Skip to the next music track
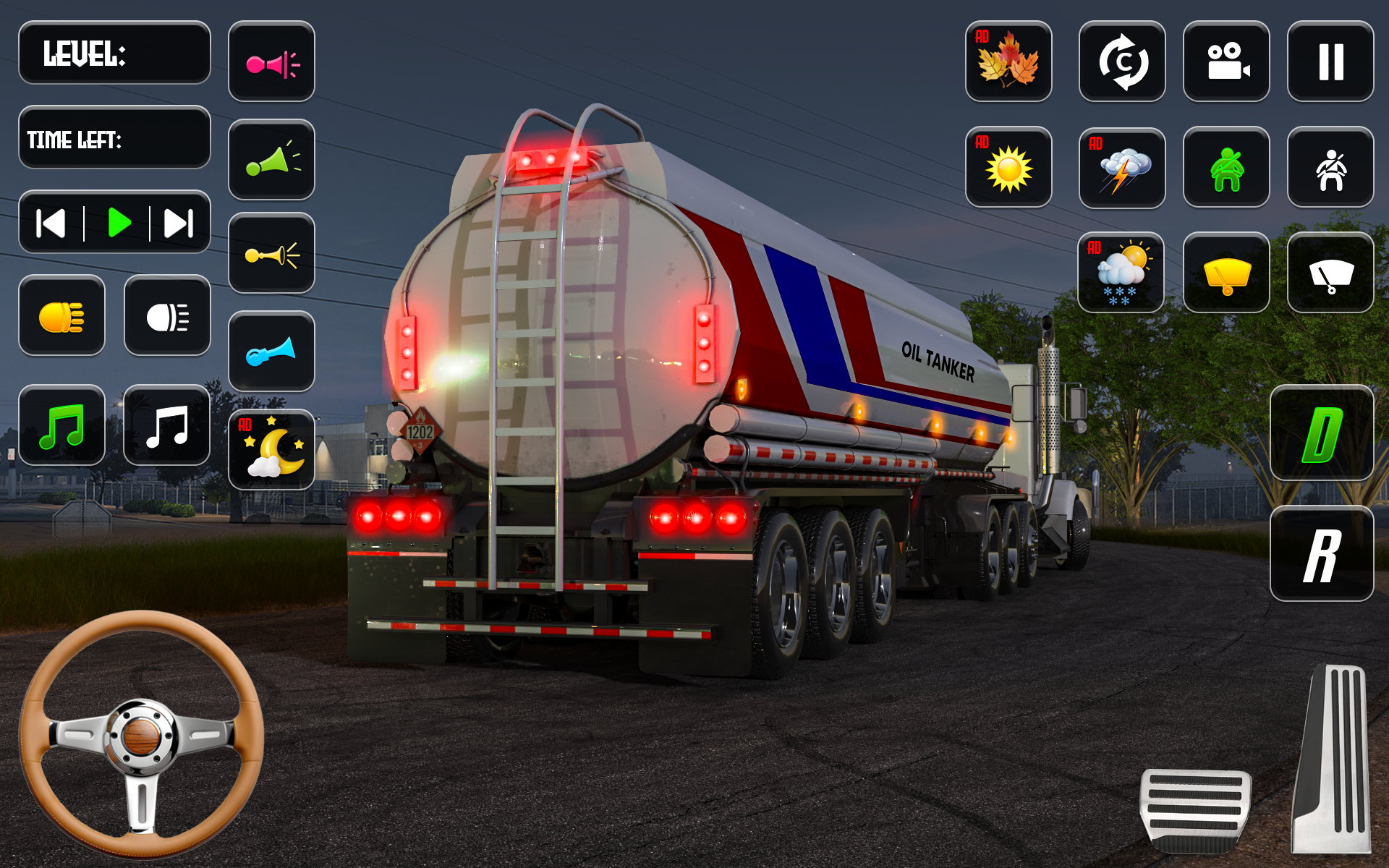1389x868 pixels. [x=178, y=222]
